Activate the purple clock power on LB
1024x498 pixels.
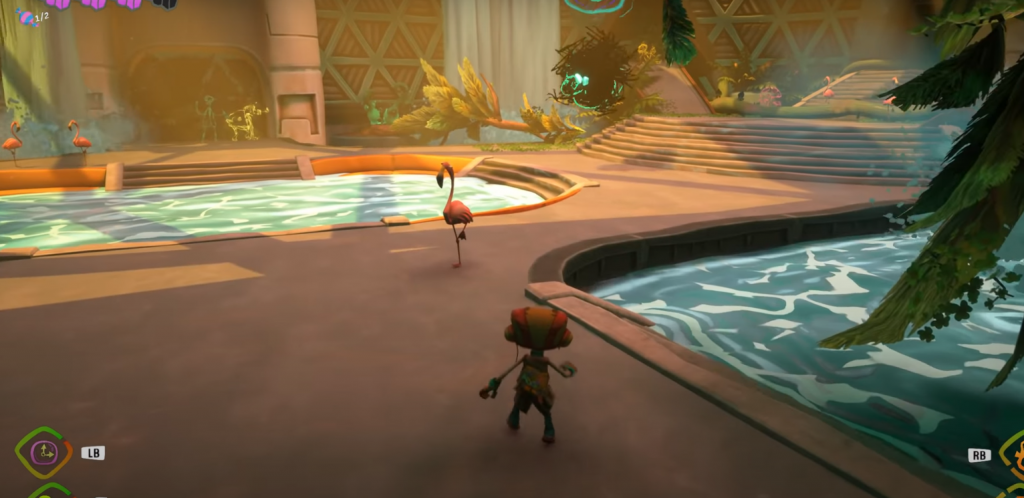[43, 453]
